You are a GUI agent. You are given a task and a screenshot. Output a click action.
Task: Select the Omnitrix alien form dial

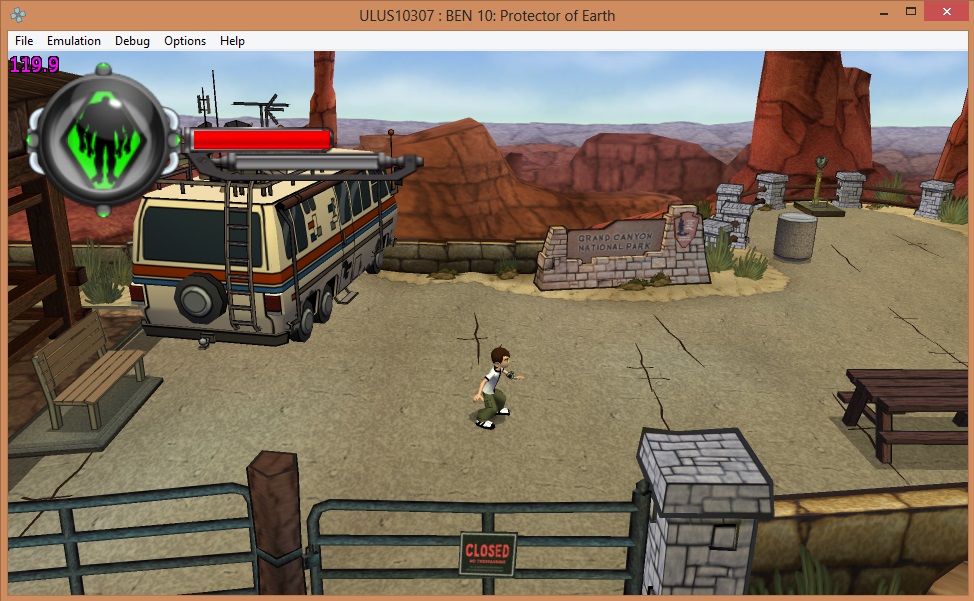point(103,139)
